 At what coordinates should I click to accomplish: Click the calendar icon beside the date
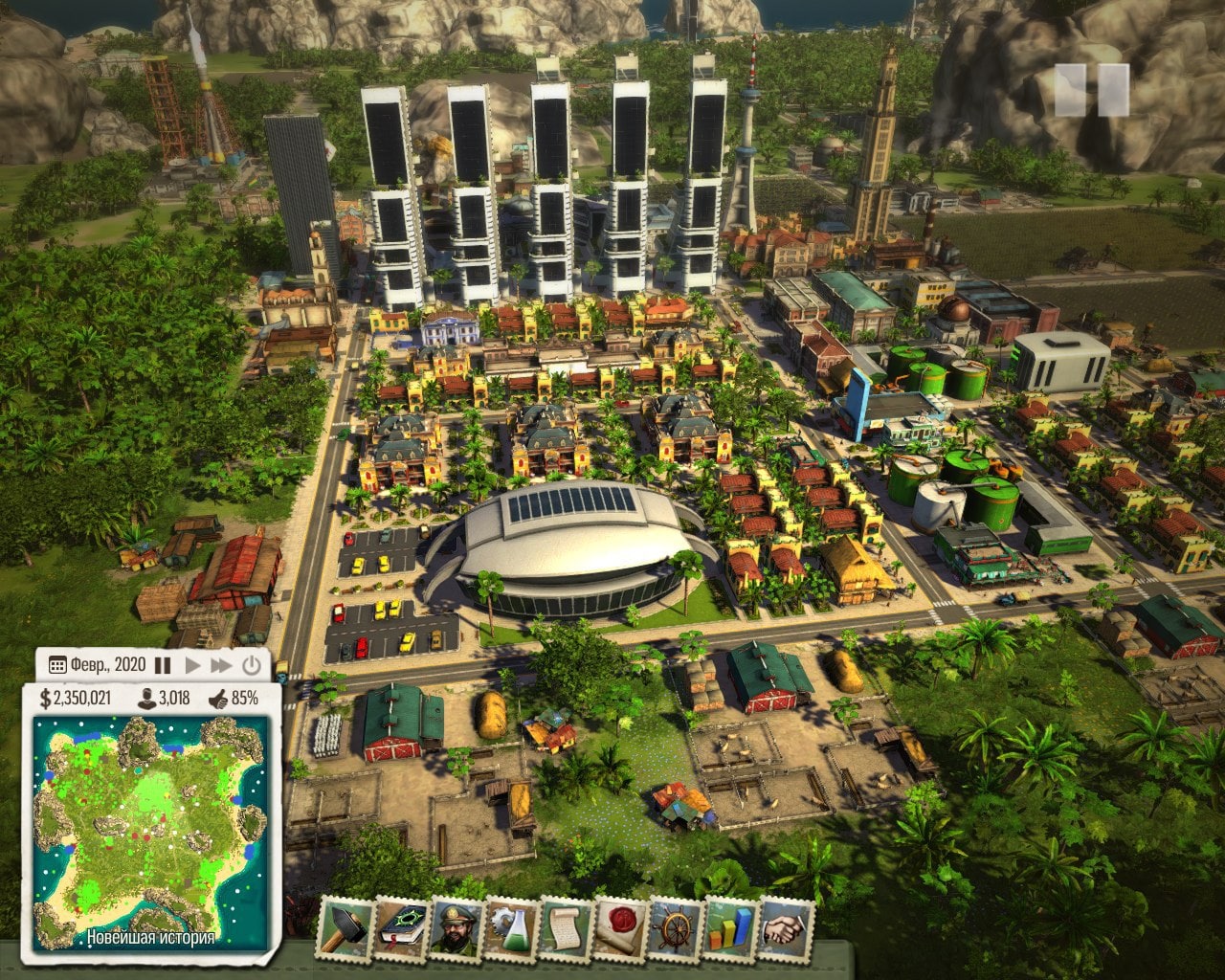tap(57, 665)
